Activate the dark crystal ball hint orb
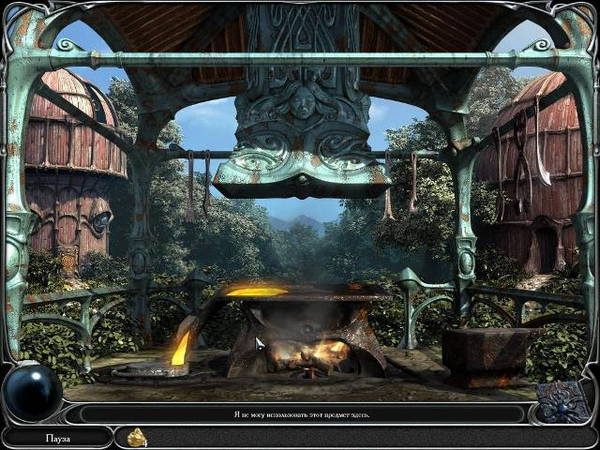 [31, 392]
